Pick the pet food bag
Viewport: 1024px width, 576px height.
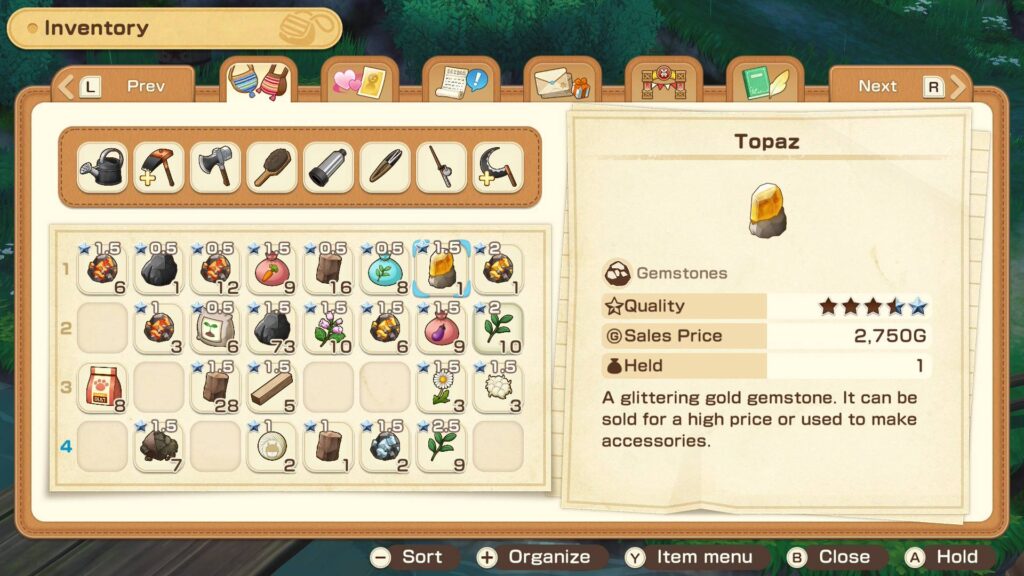coord(102,387)
